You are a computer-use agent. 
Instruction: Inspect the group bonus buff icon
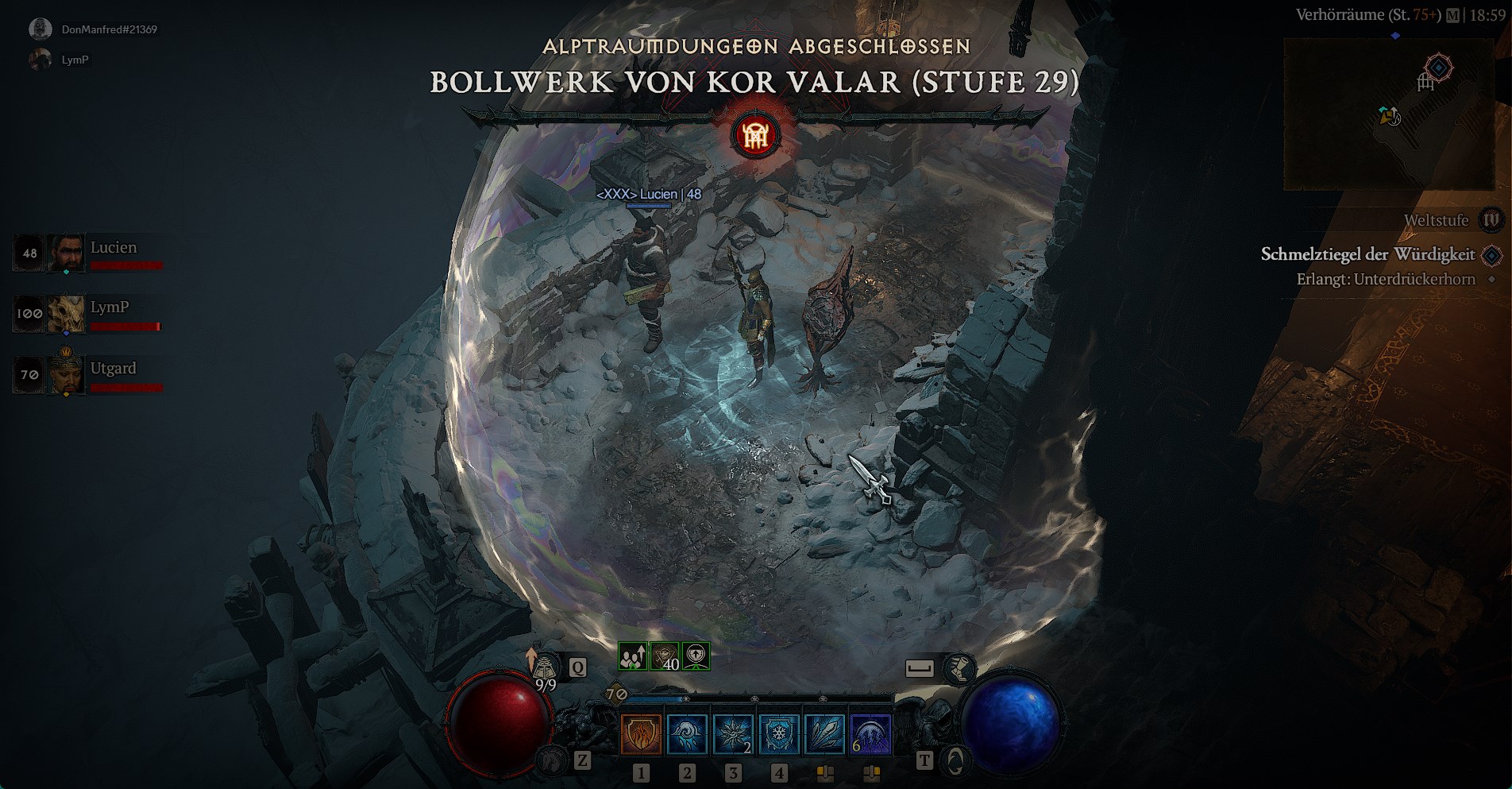(633, 657)
